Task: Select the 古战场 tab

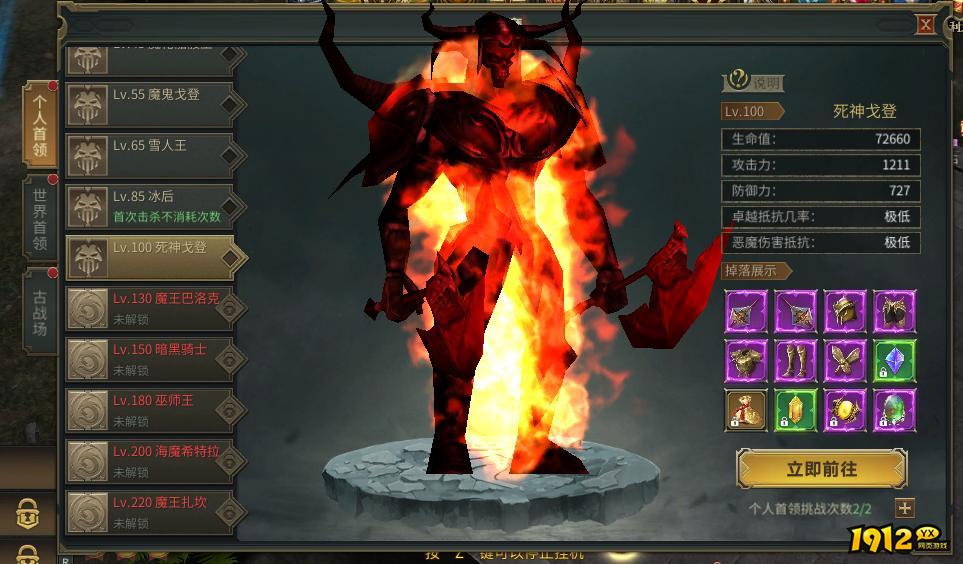Action: [x=40, y=311]
